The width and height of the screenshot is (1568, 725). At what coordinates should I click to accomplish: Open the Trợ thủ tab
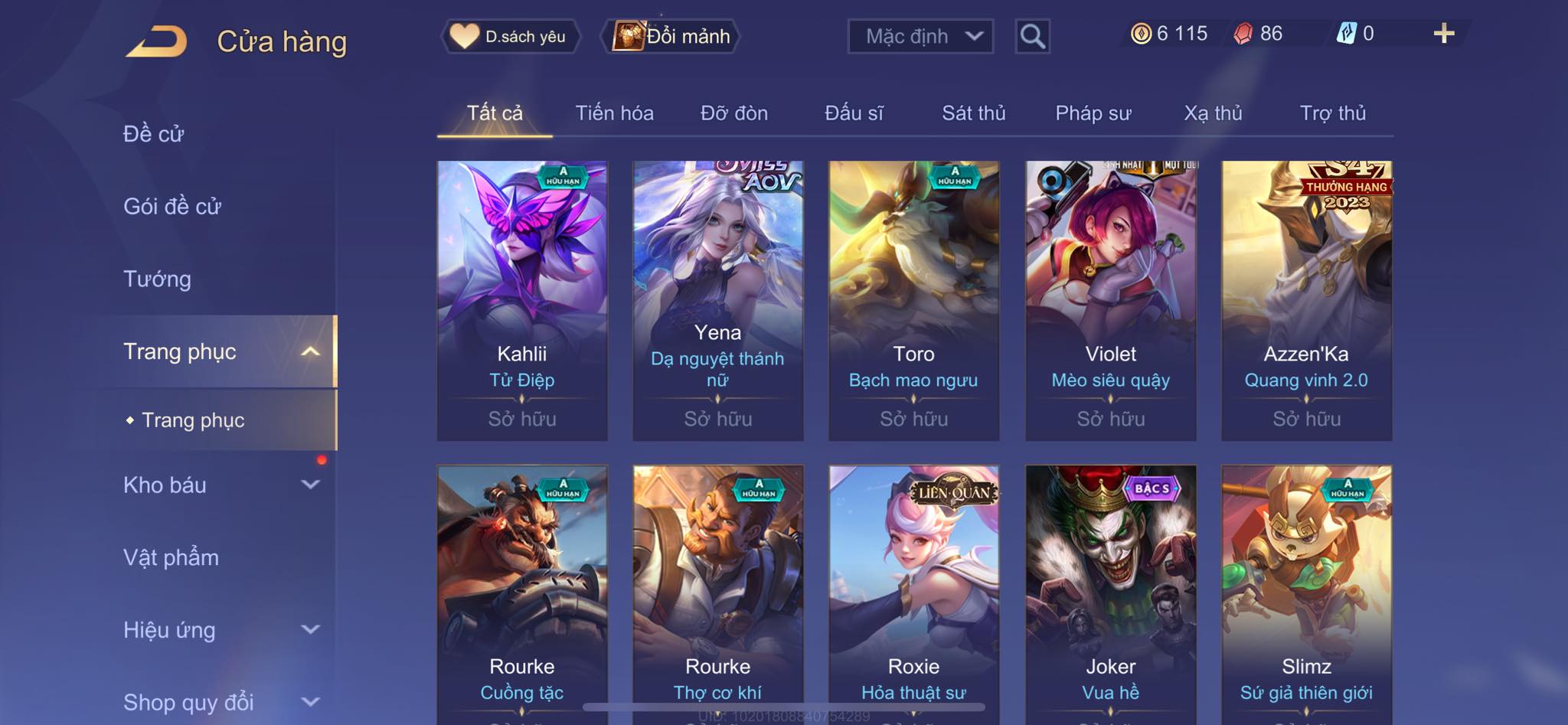point(1332,113)
